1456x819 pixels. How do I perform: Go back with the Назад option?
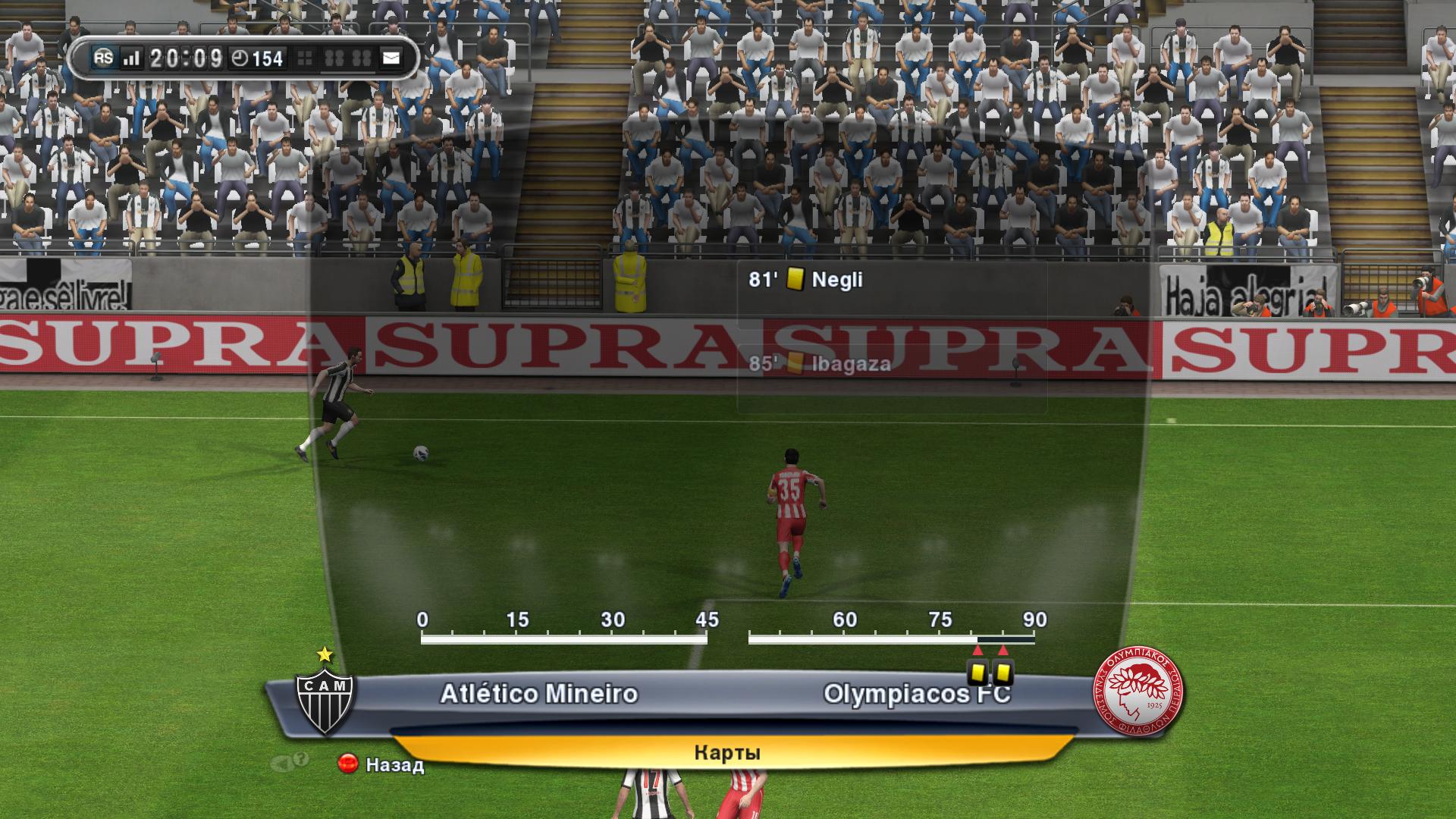pos(381,764)
